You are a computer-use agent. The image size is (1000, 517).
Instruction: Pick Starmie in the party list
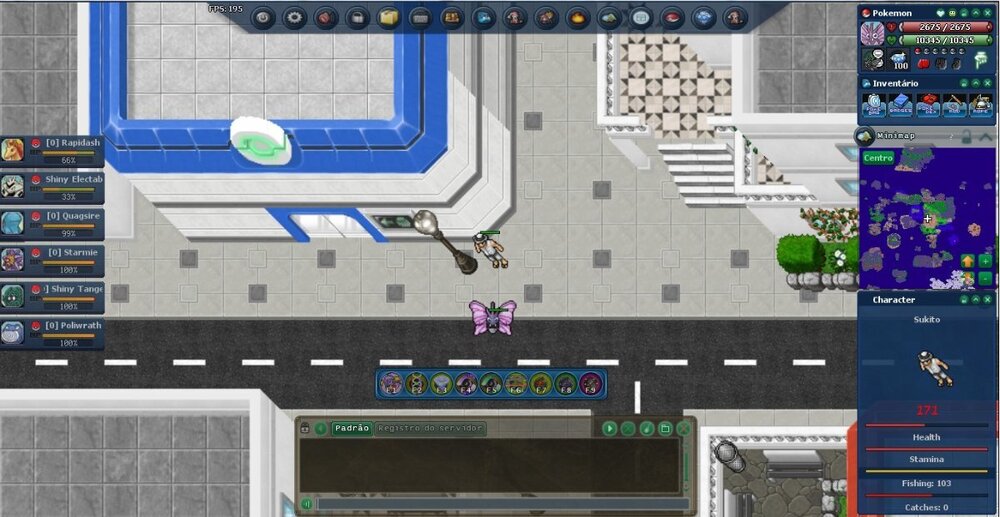click(52, 260)
